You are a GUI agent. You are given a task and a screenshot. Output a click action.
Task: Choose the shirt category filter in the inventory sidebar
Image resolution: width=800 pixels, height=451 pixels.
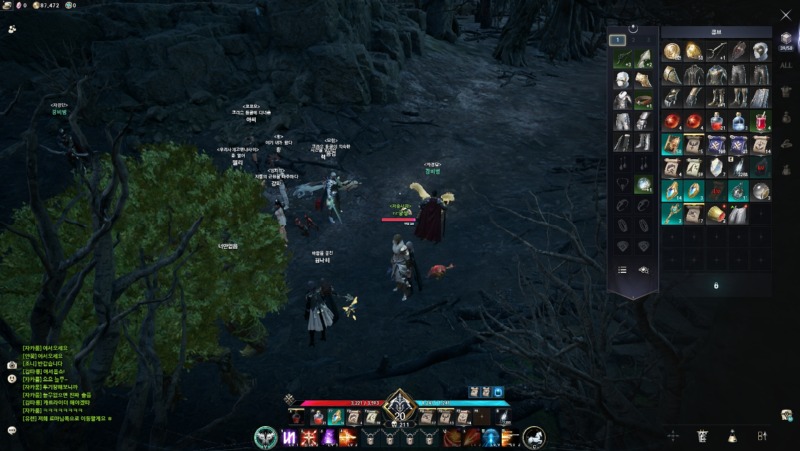(786, 92)
